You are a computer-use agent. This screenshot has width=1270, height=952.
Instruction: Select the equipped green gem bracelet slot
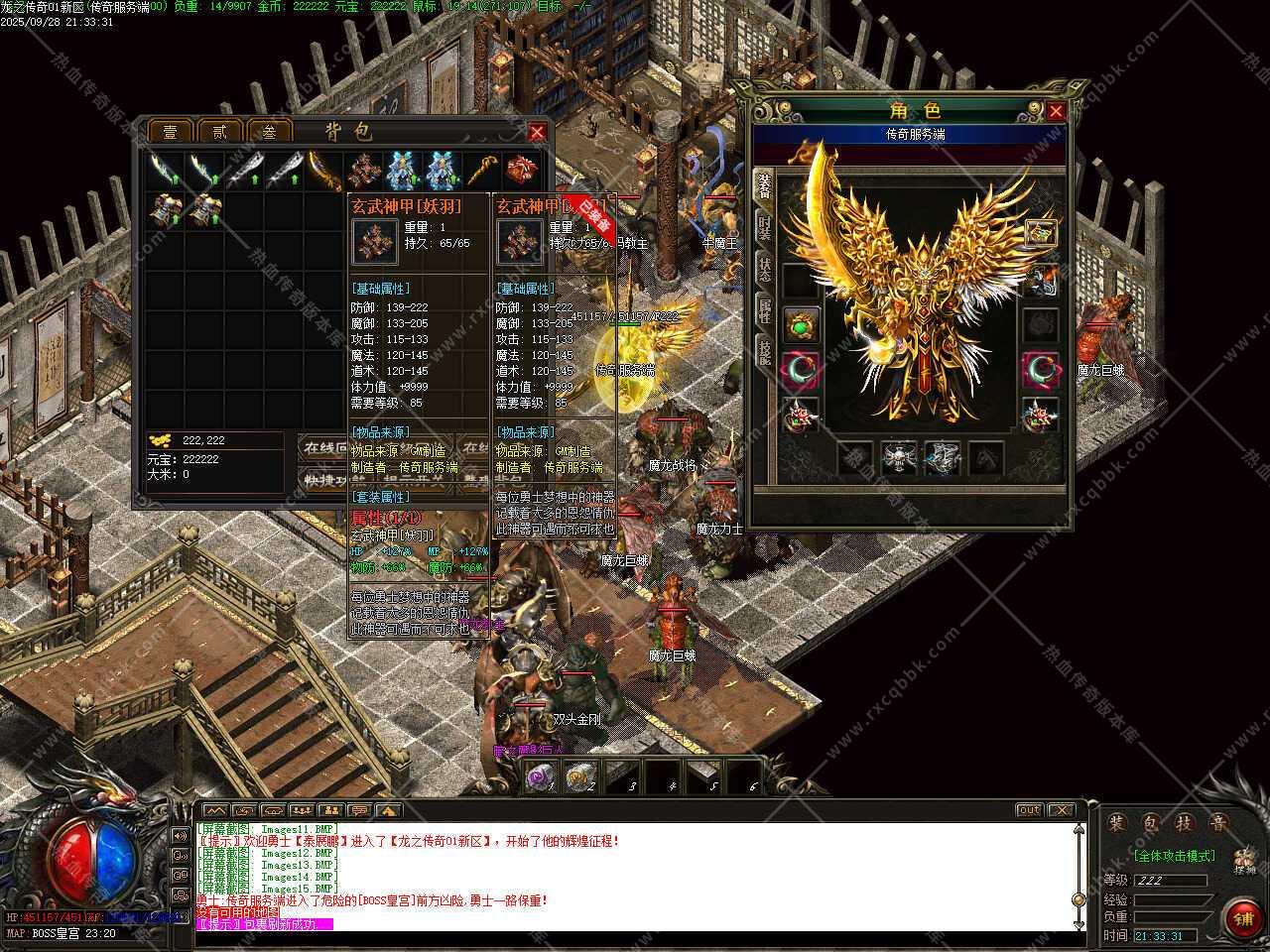[x=802, y=324]
